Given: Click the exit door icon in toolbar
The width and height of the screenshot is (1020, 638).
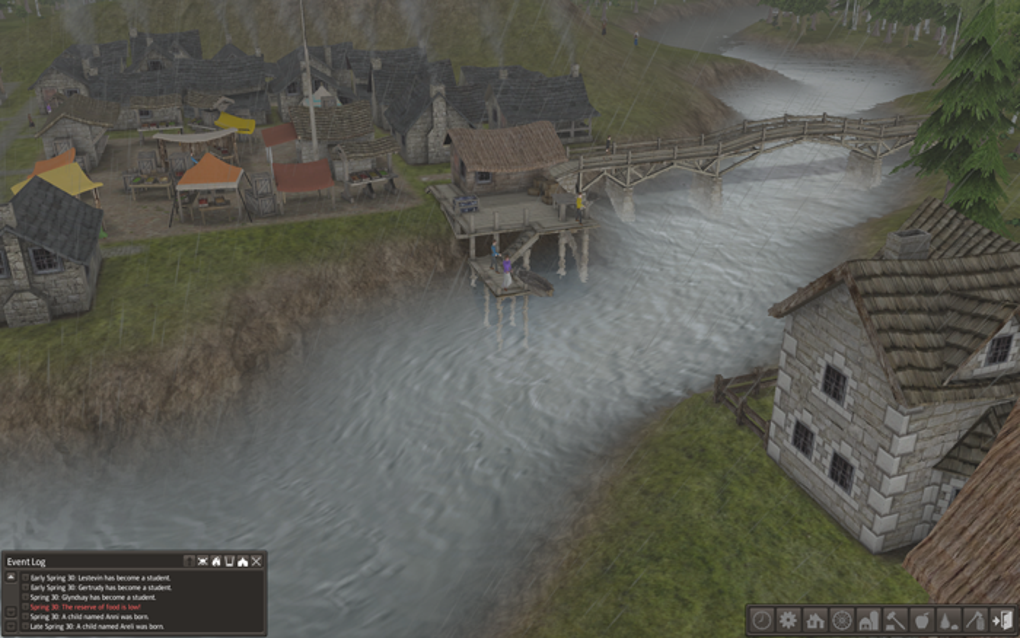Looking at the screenshot, I should 1001,619.
